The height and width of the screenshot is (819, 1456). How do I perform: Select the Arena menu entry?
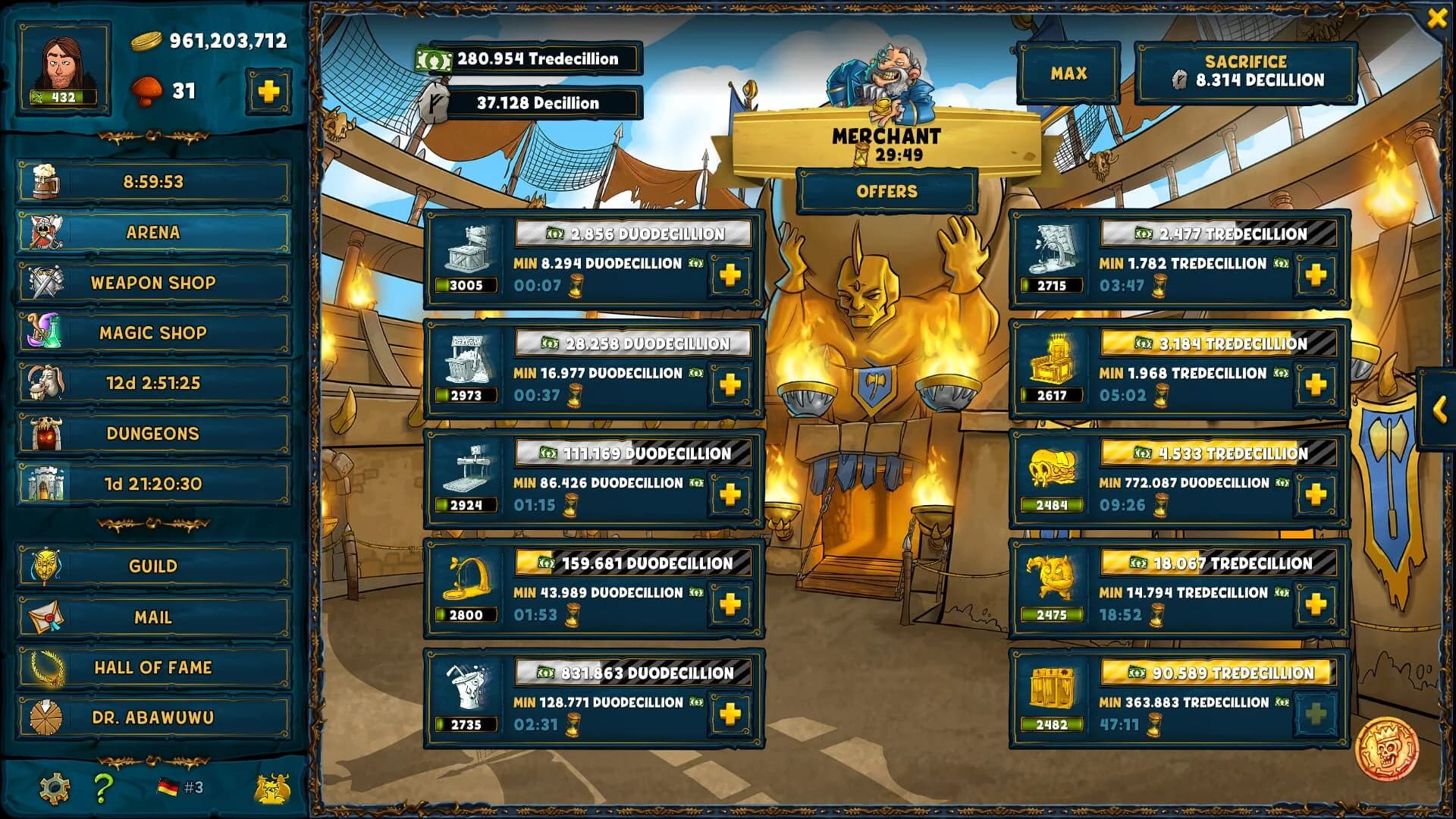152,231
